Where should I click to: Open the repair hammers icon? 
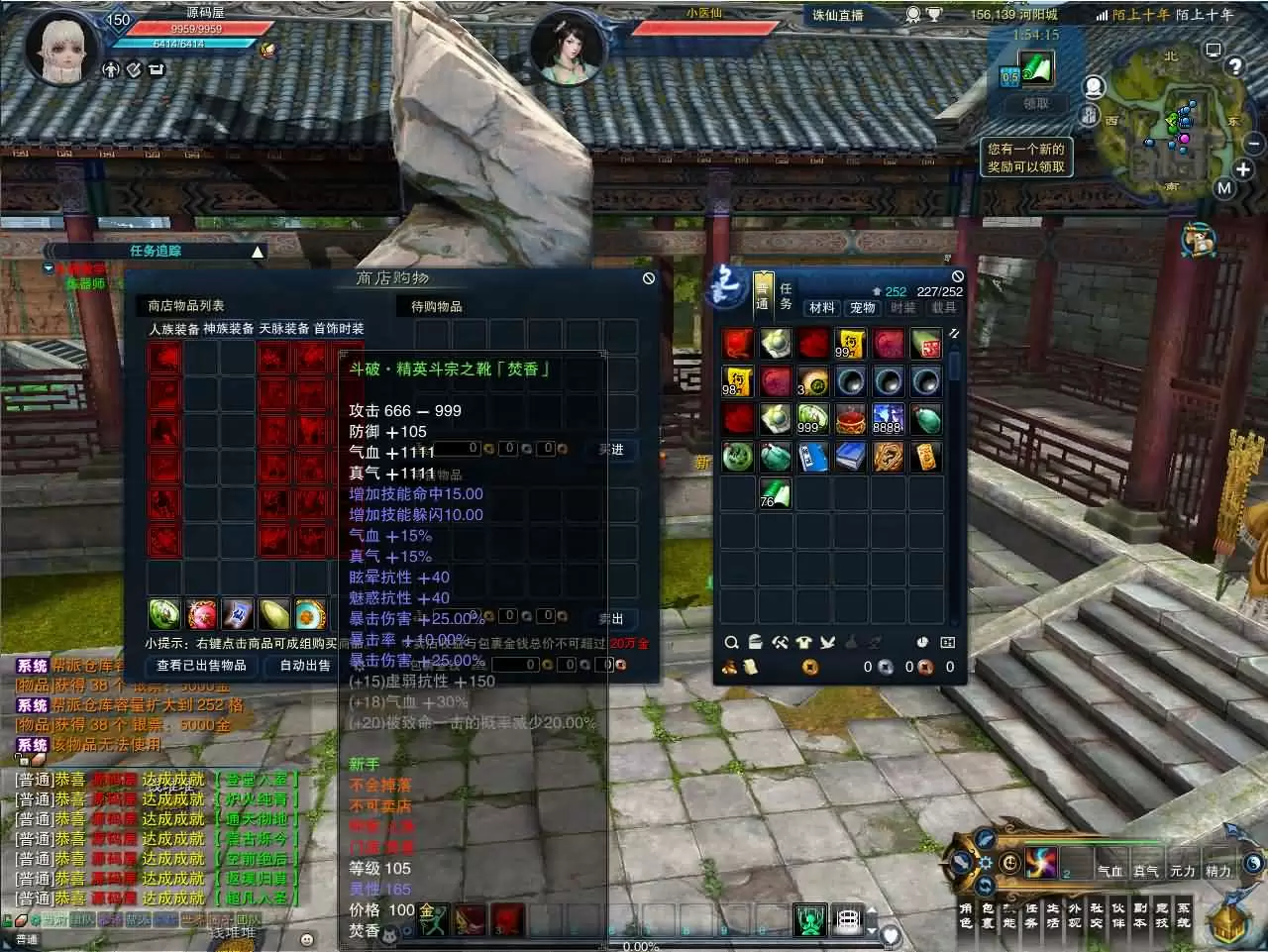[781, 642]
